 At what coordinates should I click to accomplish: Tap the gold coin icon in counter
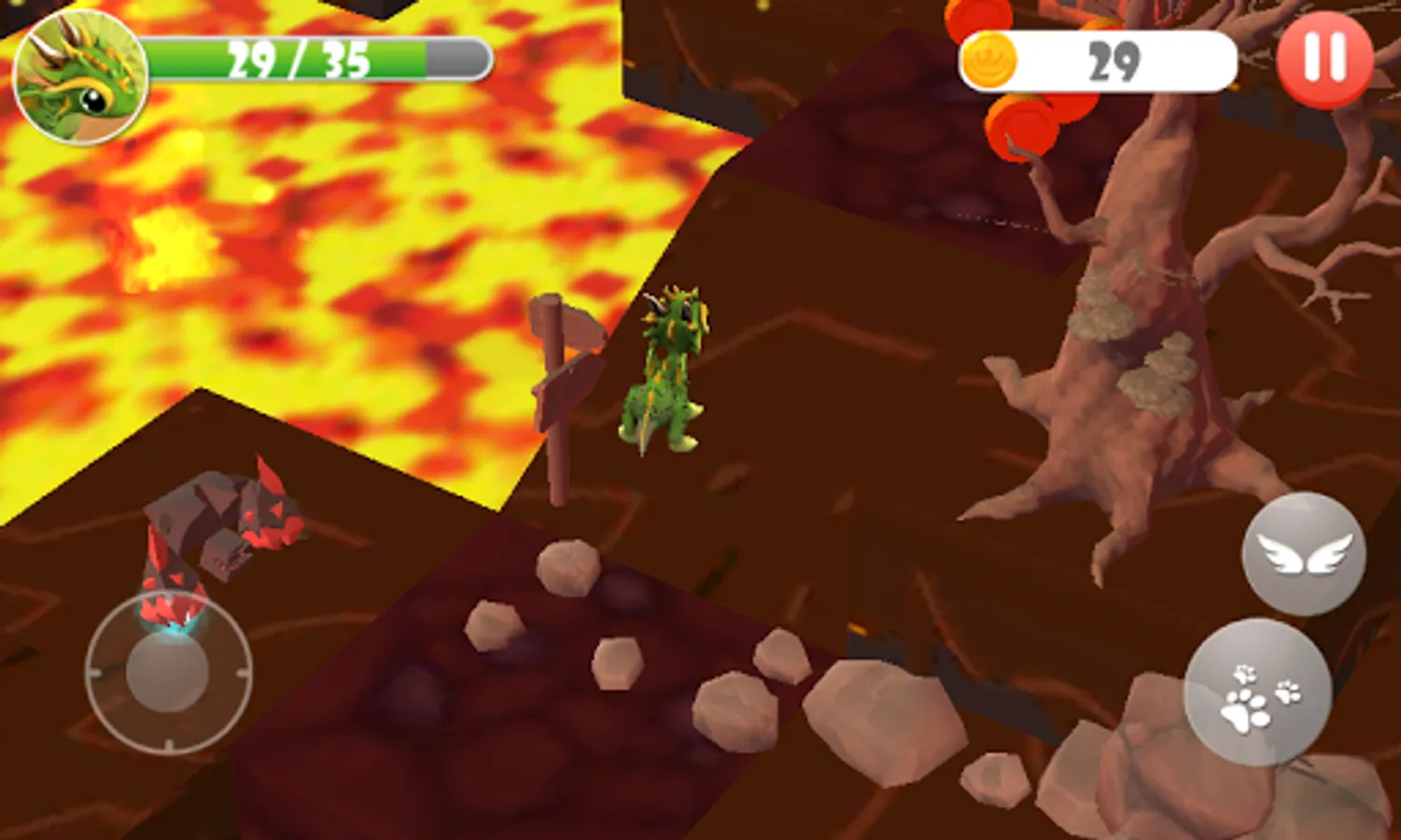(992, 59)
